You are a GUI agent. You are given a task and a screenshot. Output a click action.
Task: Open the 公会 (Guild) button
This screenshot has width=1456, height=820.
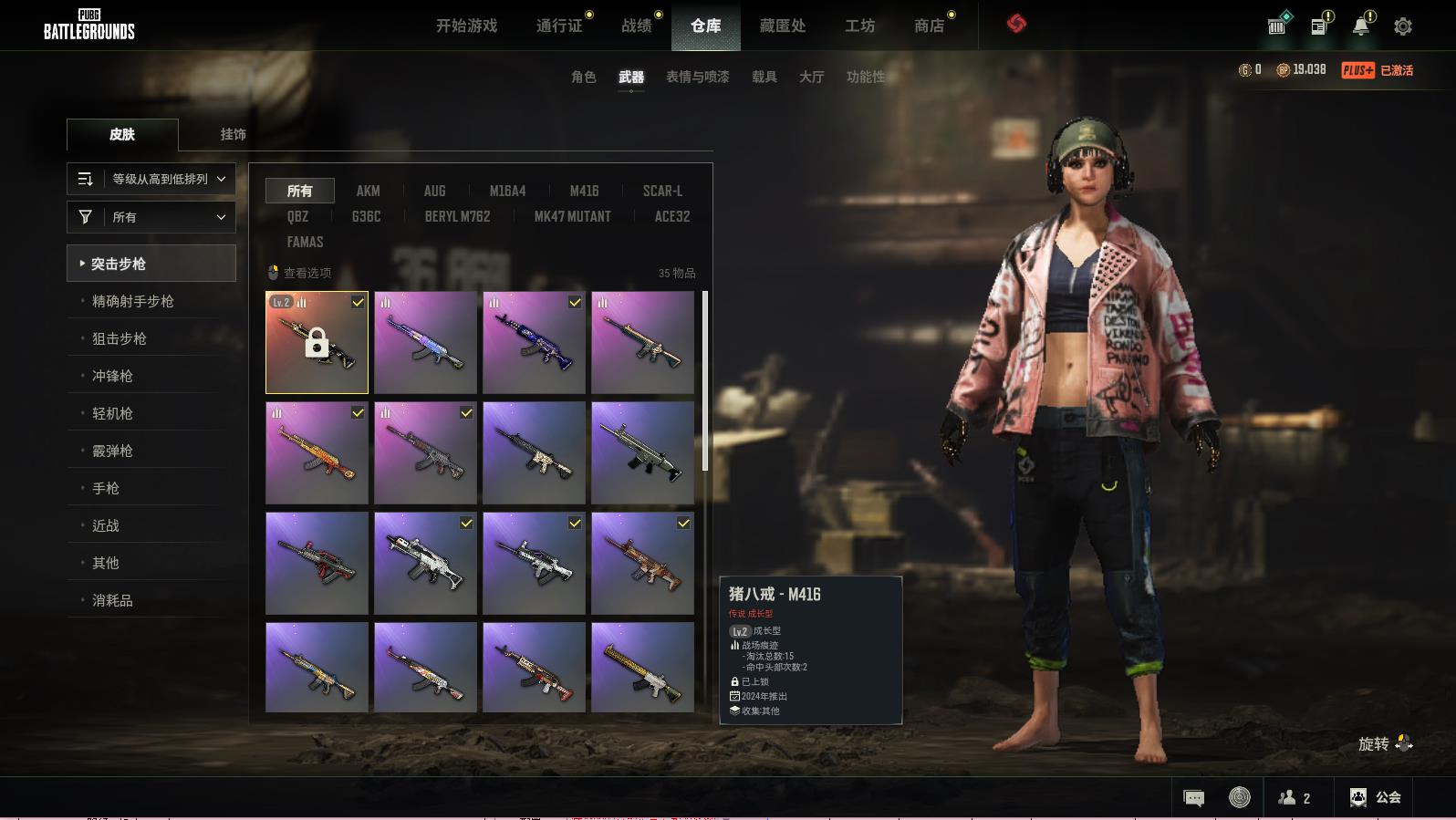[x=1376, y=797]
